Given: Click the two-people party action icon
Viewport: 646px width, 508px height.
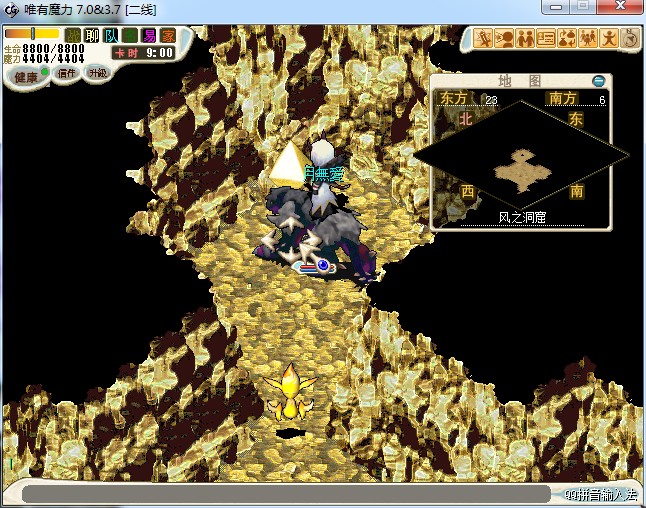Looking at the screenshot, I should click(x=526, y=39).
